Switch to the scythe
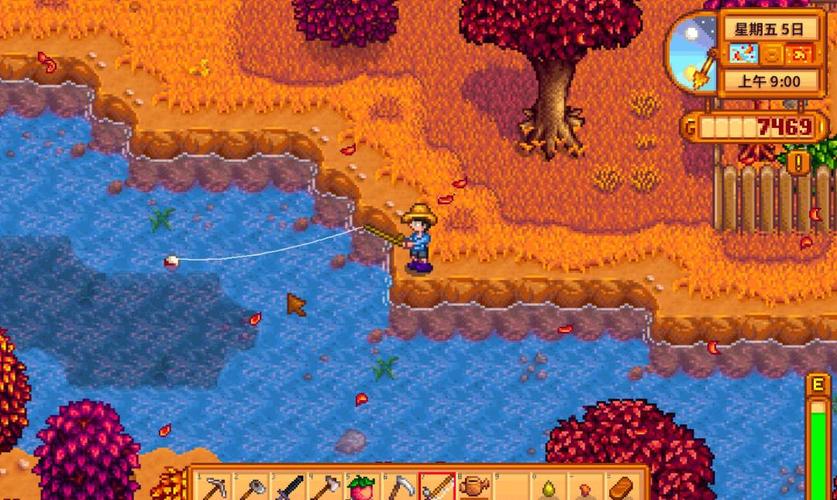 [400, 488]
